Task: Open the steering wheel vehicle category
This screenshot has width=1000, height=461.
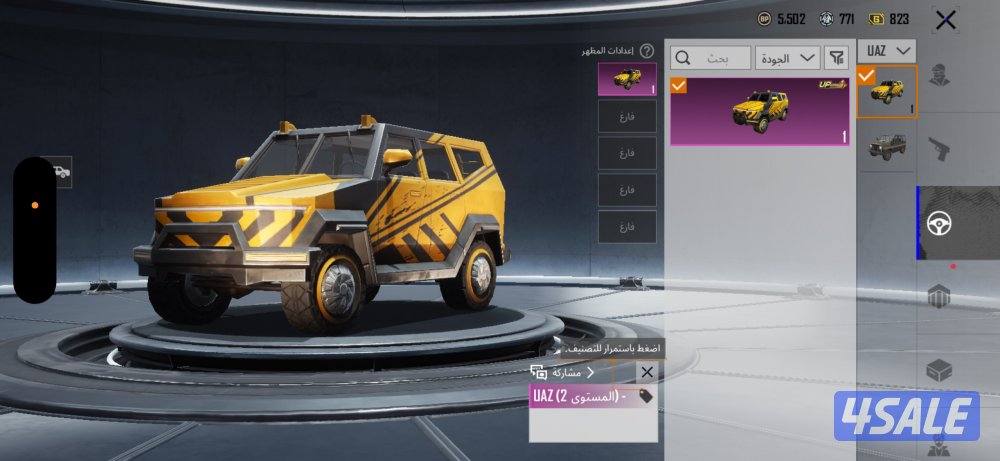Action: pyautogui.click(x=939, y=223)
